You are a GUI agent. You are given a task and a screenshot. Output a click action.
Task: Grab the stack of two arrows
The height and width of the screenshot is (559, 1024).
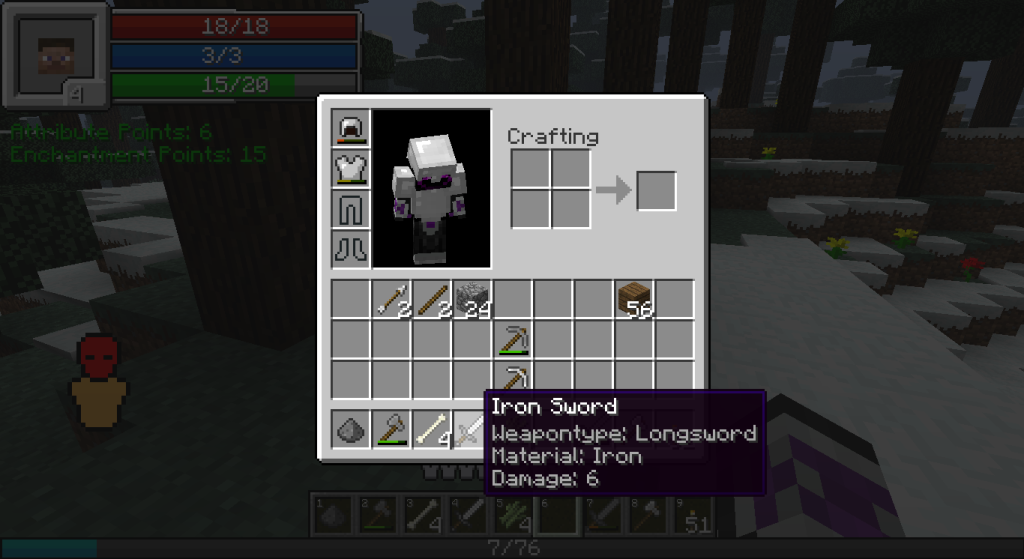coord(392,300)
